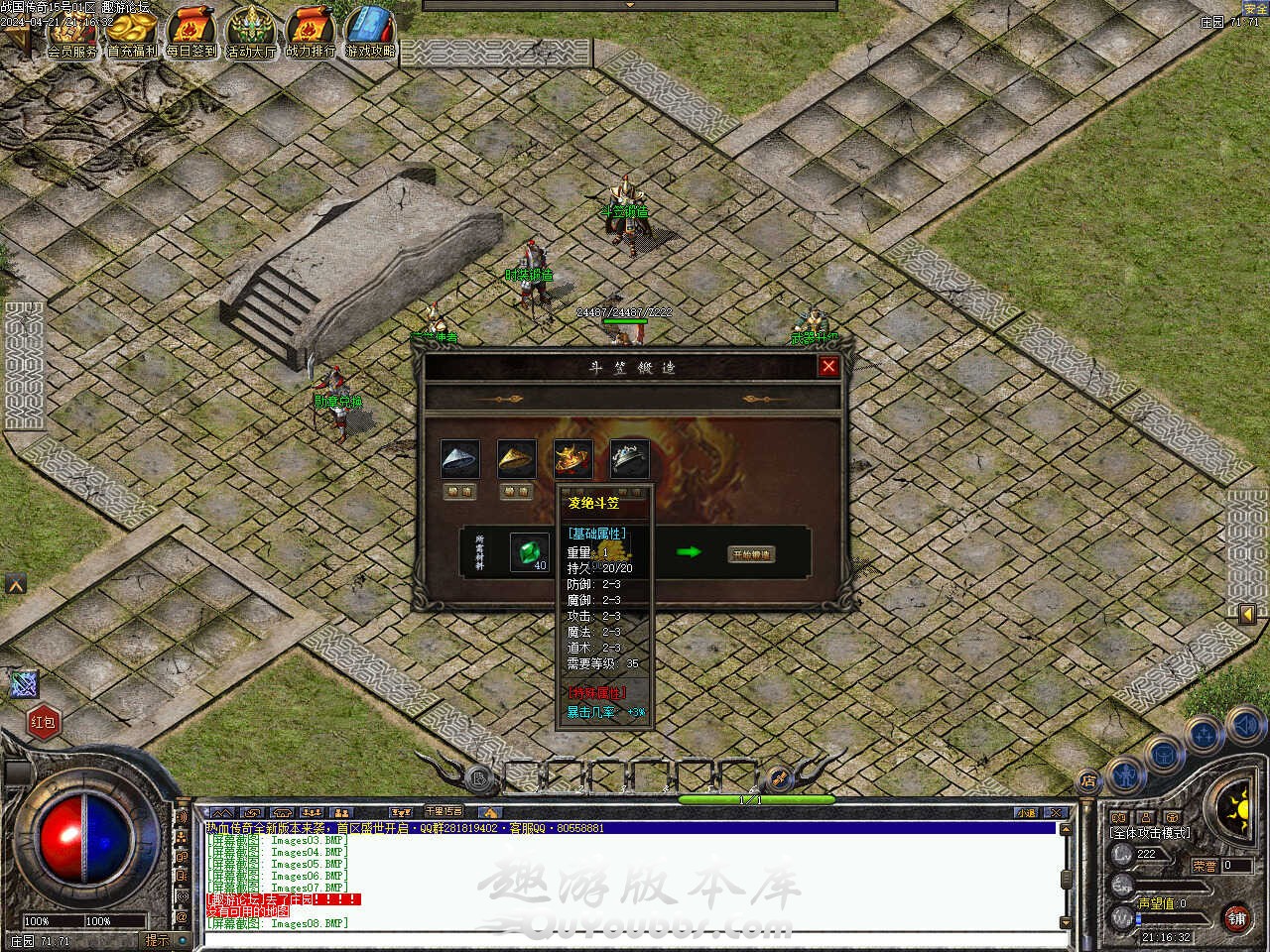Click the red 铺 stall button
The width and height of the screenshot is (1270, 952).
pyautogui.click(x=1236, y=918)
